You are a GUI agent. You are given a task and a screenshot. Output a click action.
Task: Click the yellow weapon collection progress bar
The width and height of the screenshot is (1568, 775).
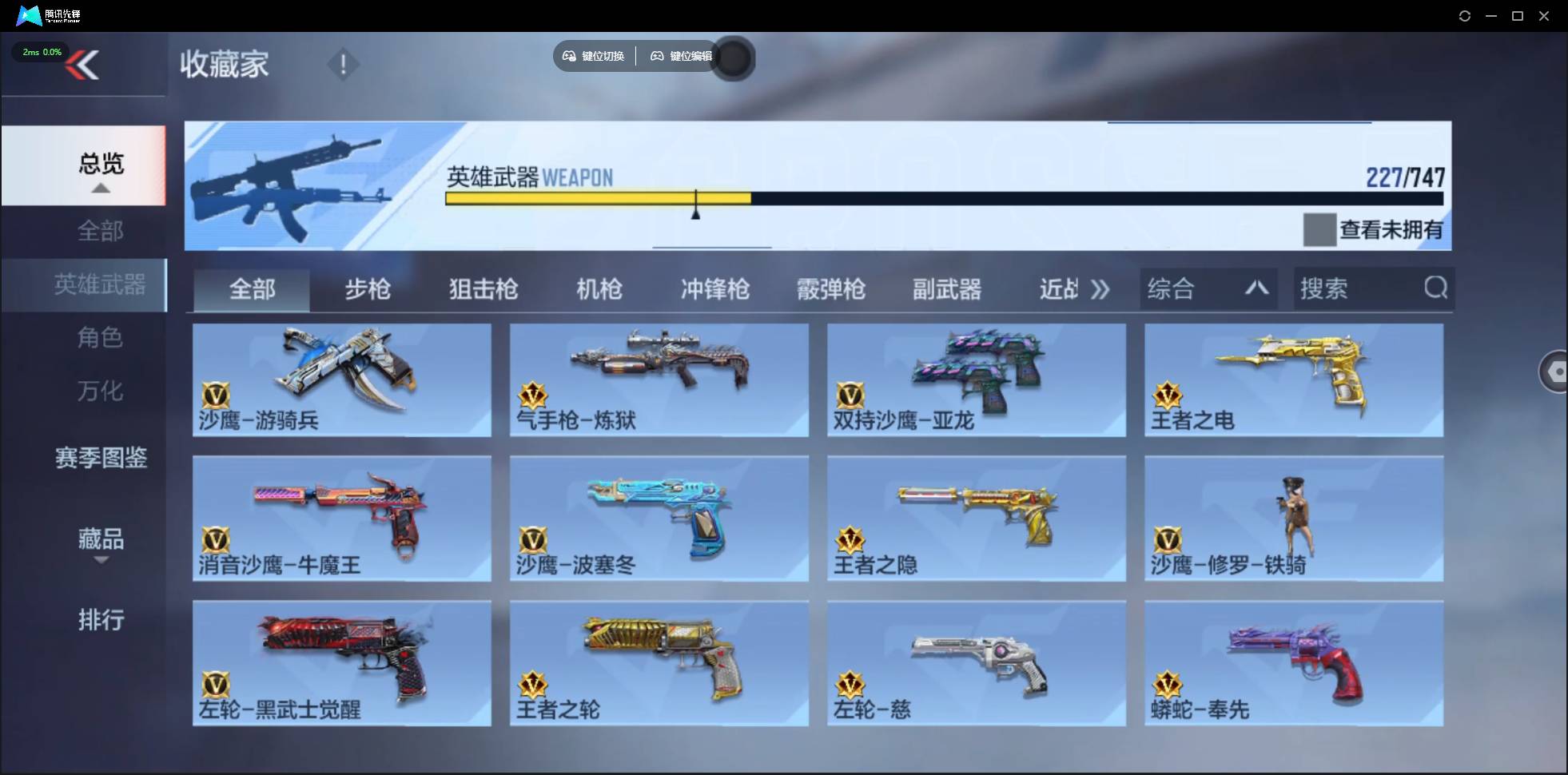pos(599,198)
